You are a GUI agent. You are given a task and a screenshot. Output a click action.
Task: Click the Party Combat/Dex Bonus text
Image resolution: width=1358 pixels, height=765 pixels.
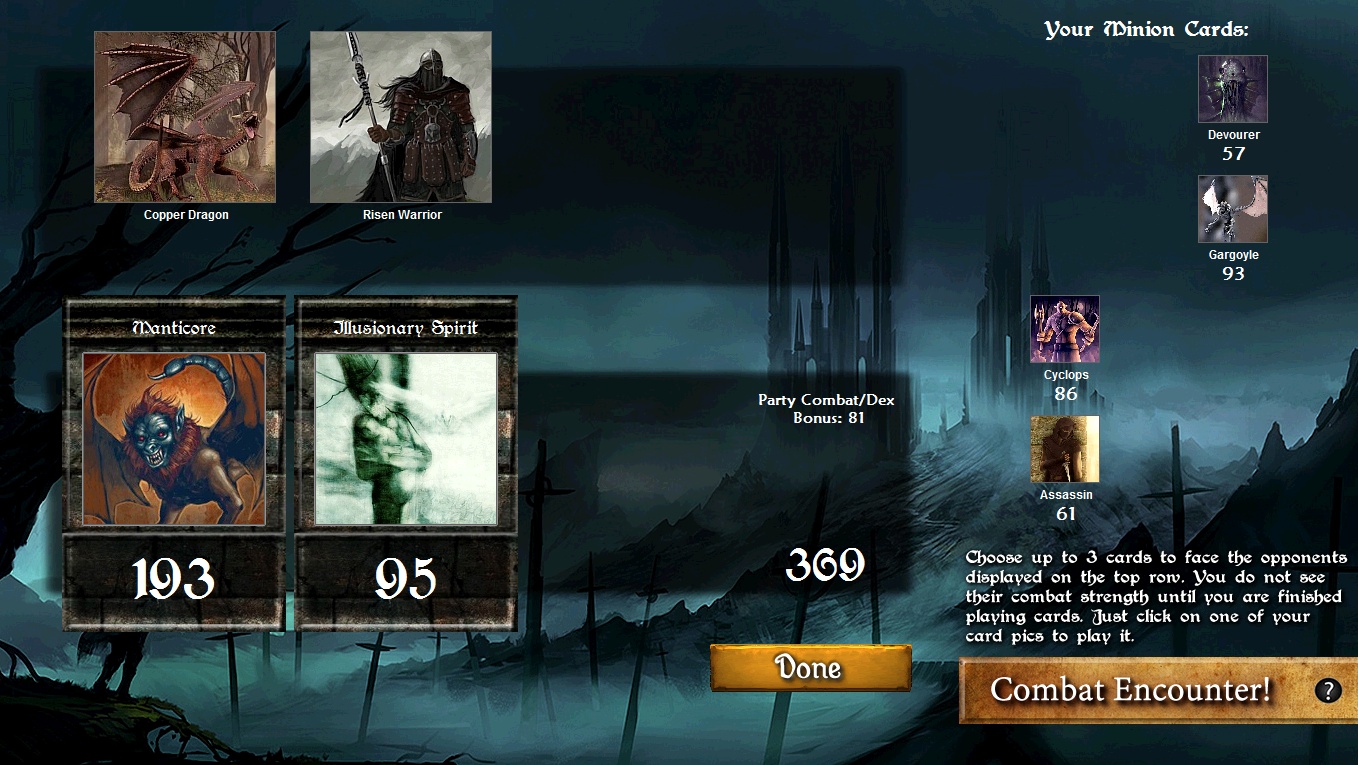827,408
